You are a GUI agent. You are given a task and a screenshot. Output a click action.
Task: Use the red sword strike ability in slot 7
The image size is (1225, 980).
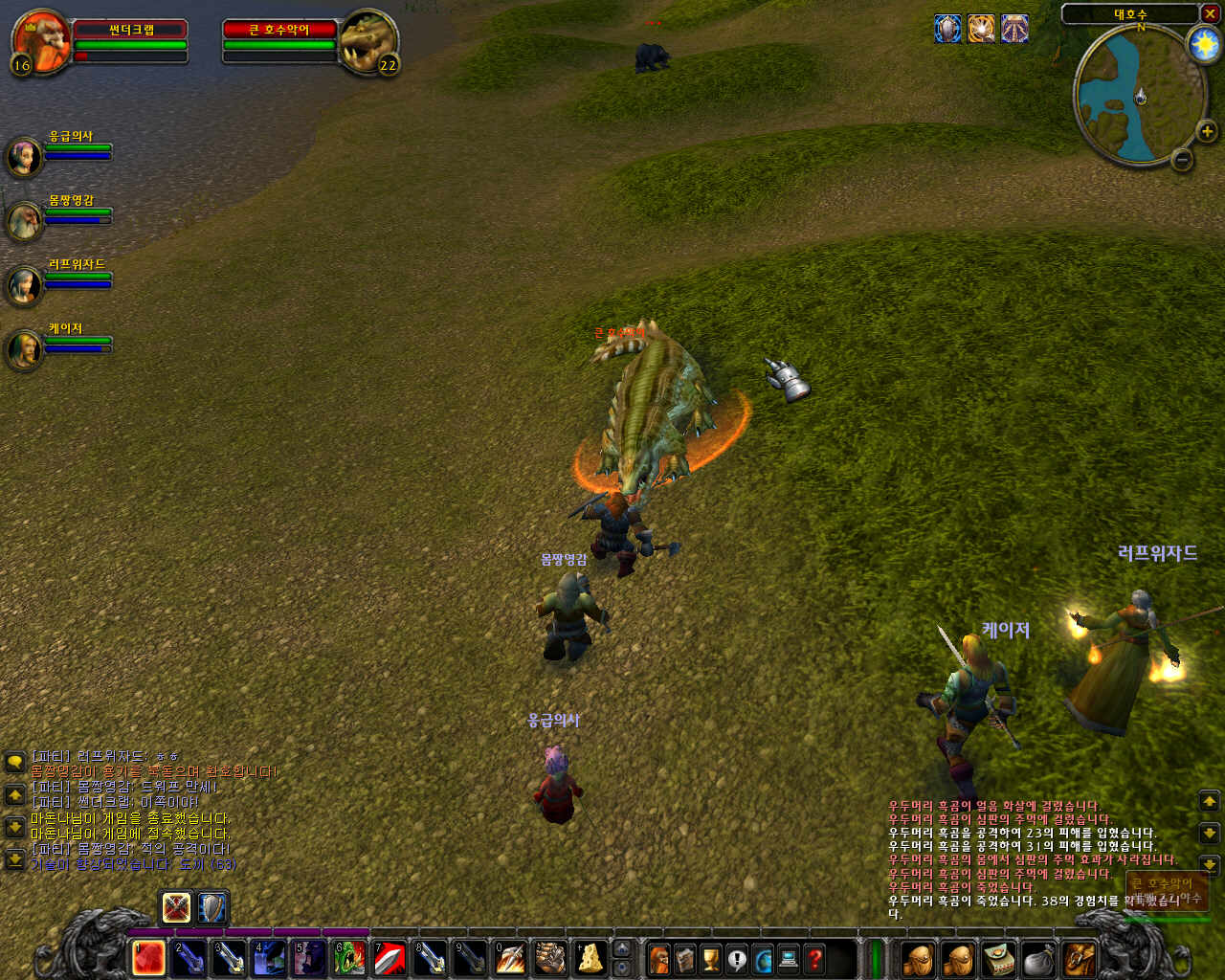pos(390,958)
